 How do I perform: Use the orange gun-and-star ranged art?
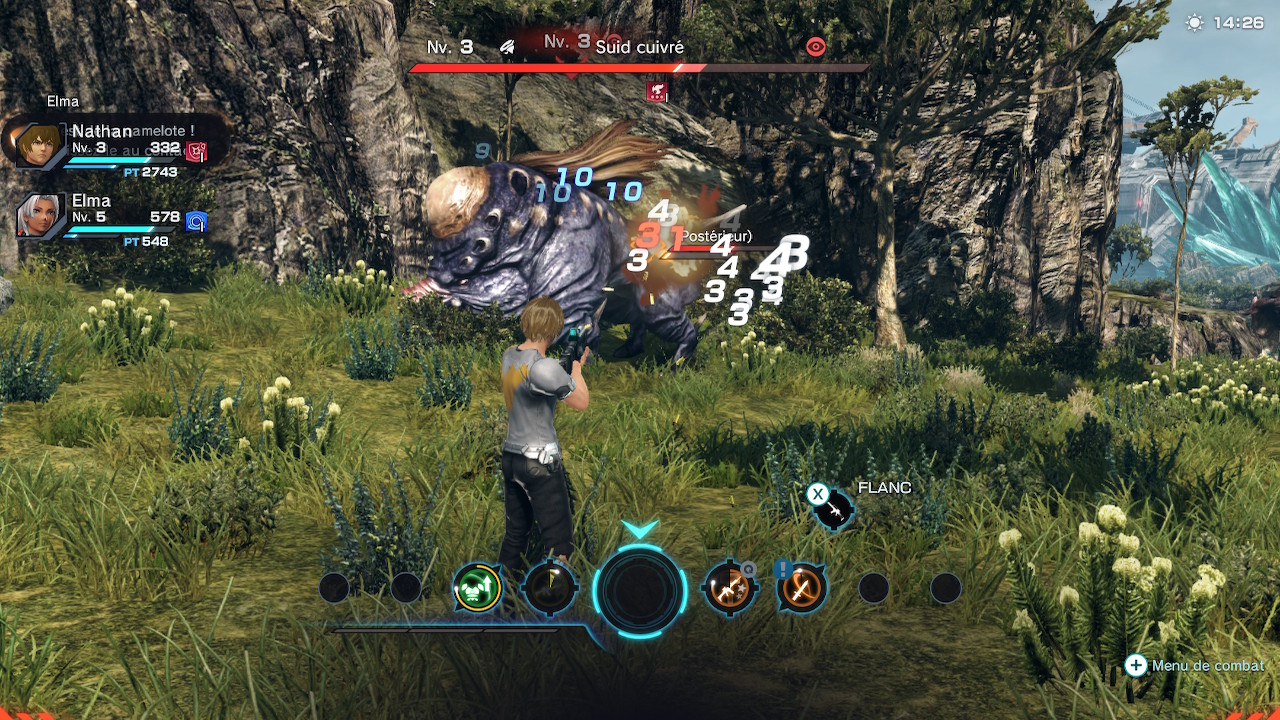[729, 588]
